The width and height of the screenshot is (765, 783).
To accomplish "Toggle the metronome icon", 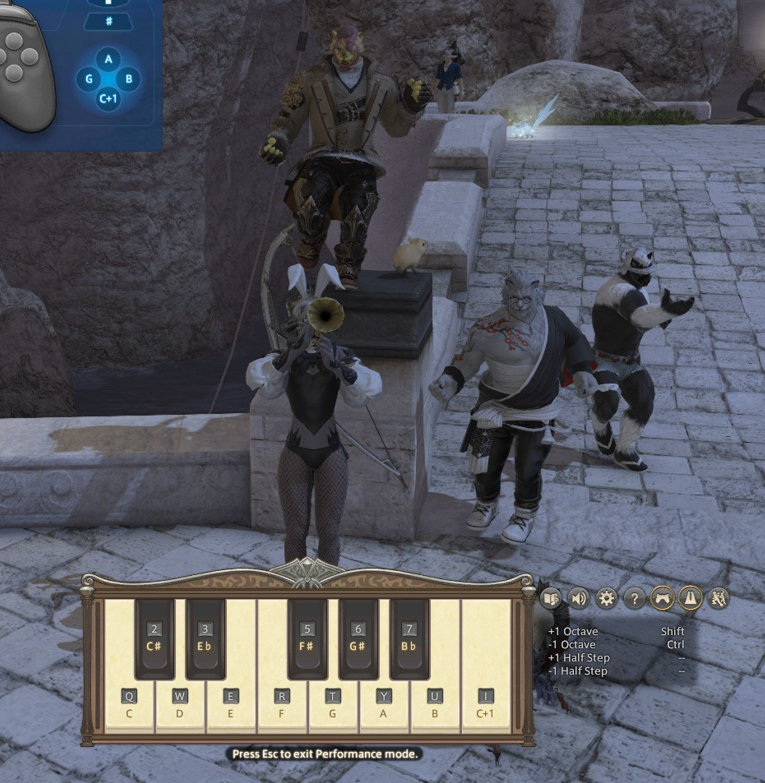I will 690,598.
